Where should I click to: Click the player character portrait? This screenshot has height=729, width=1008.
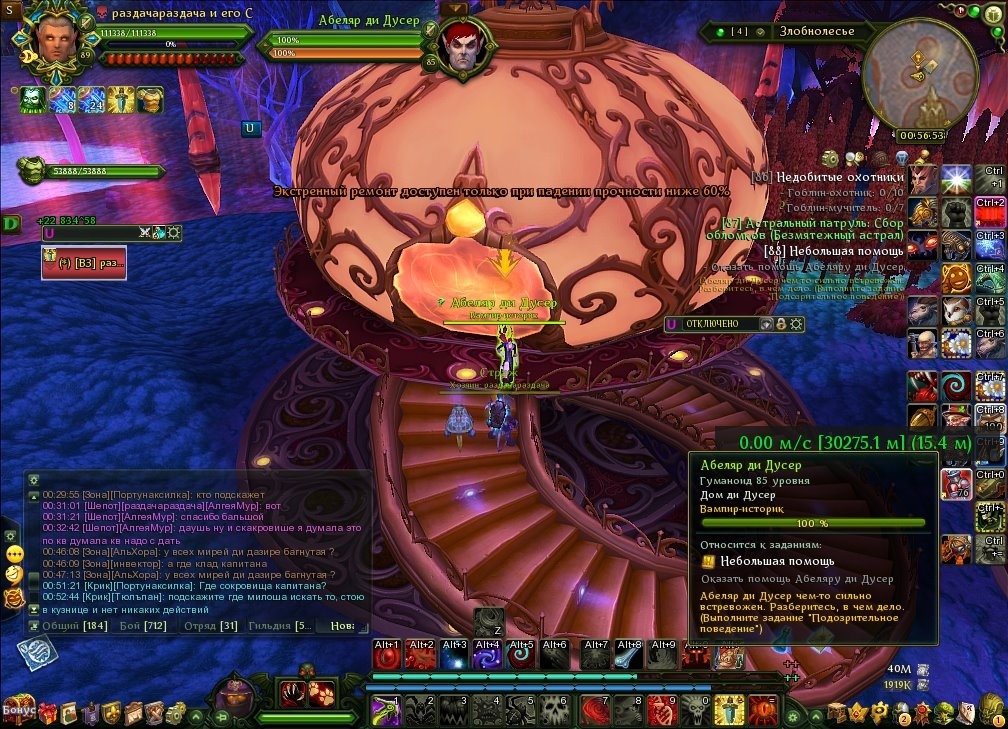coord(54,36)
